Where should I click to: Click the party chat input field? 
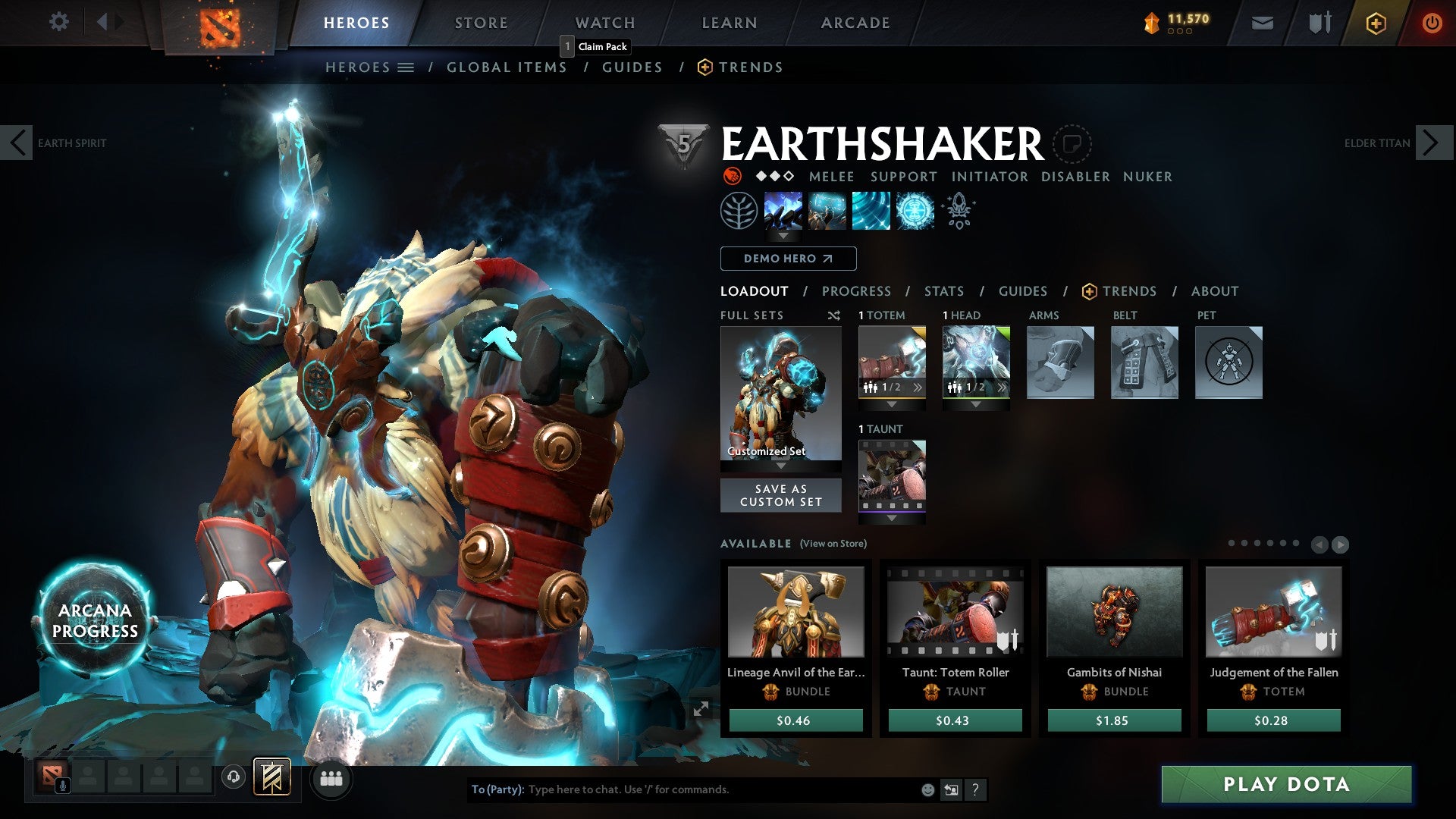(x=682, y=789)
